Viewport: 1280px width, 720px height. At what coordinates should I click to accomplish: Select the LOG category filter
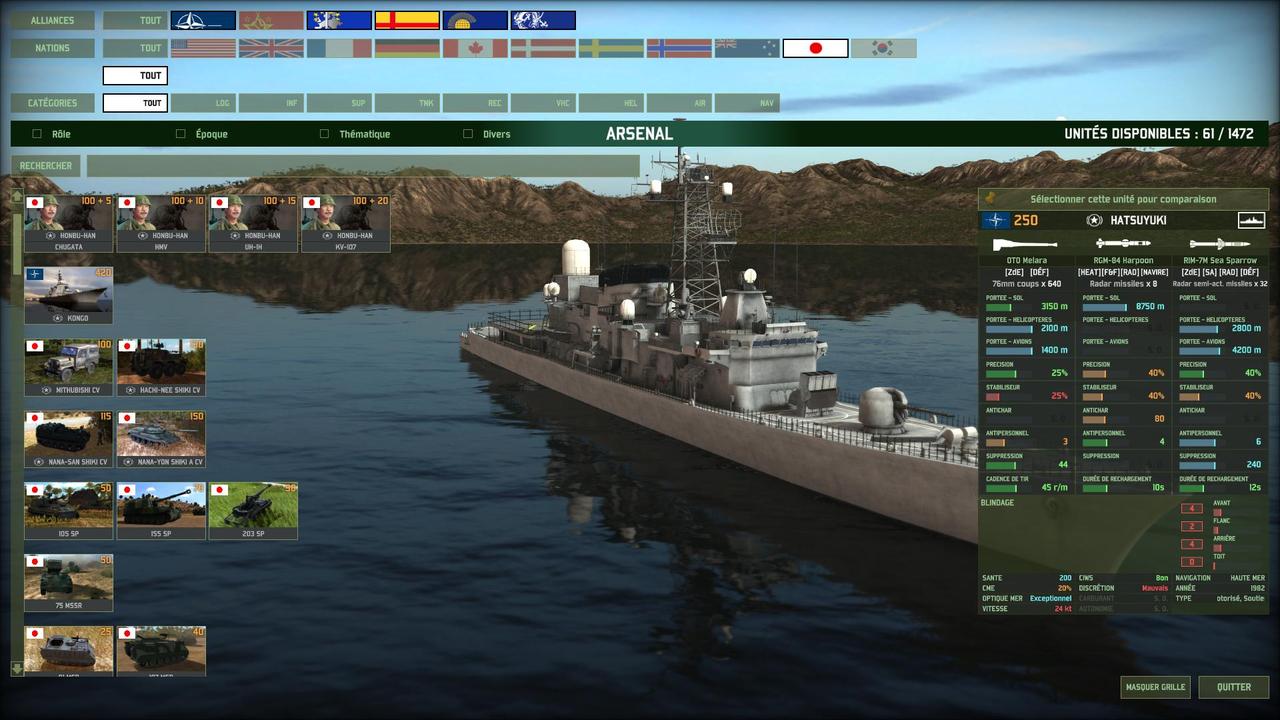pyautogui.click(x=203, y=103)
